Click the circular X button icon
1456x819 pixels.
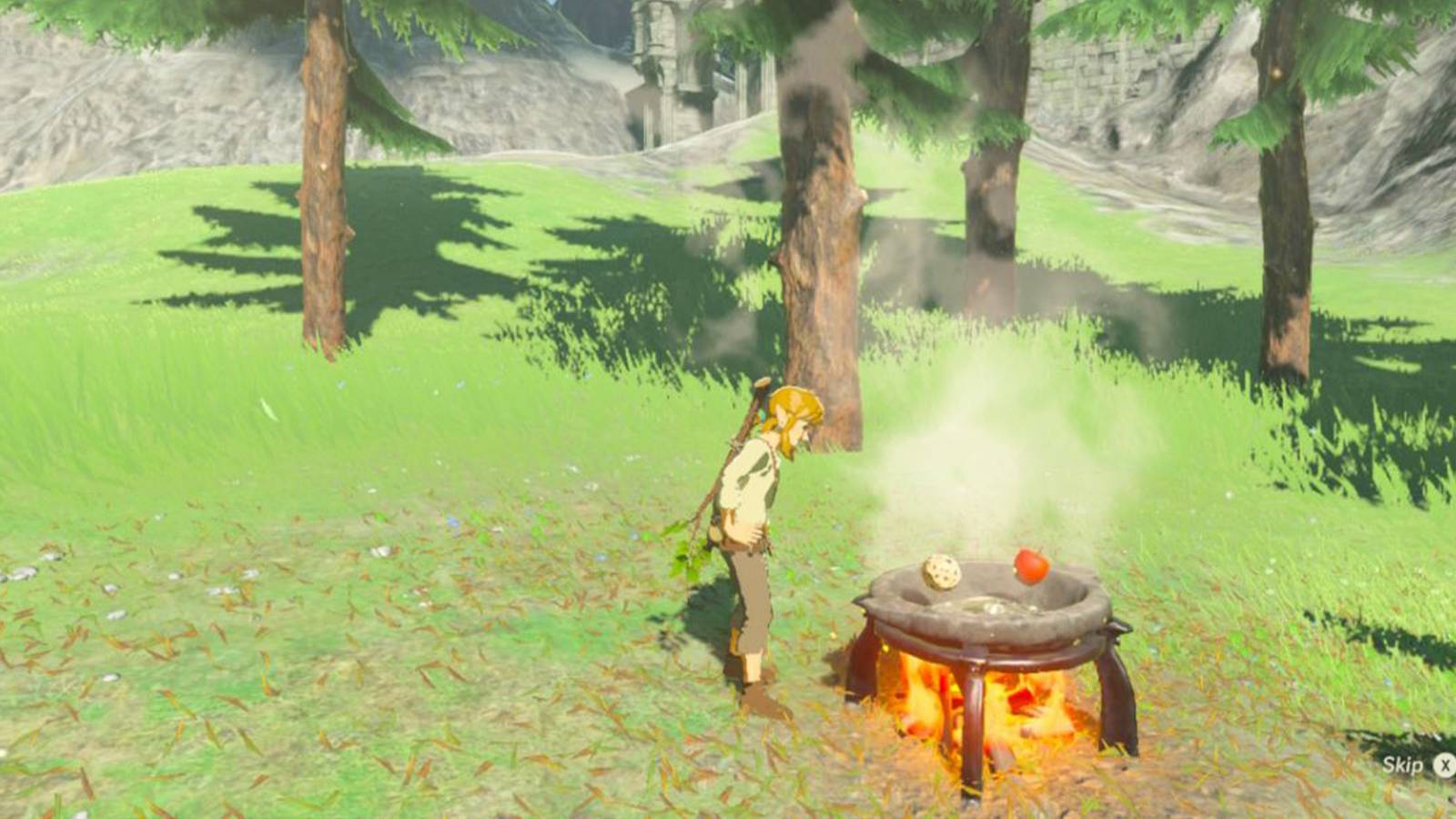point(1437,766)
